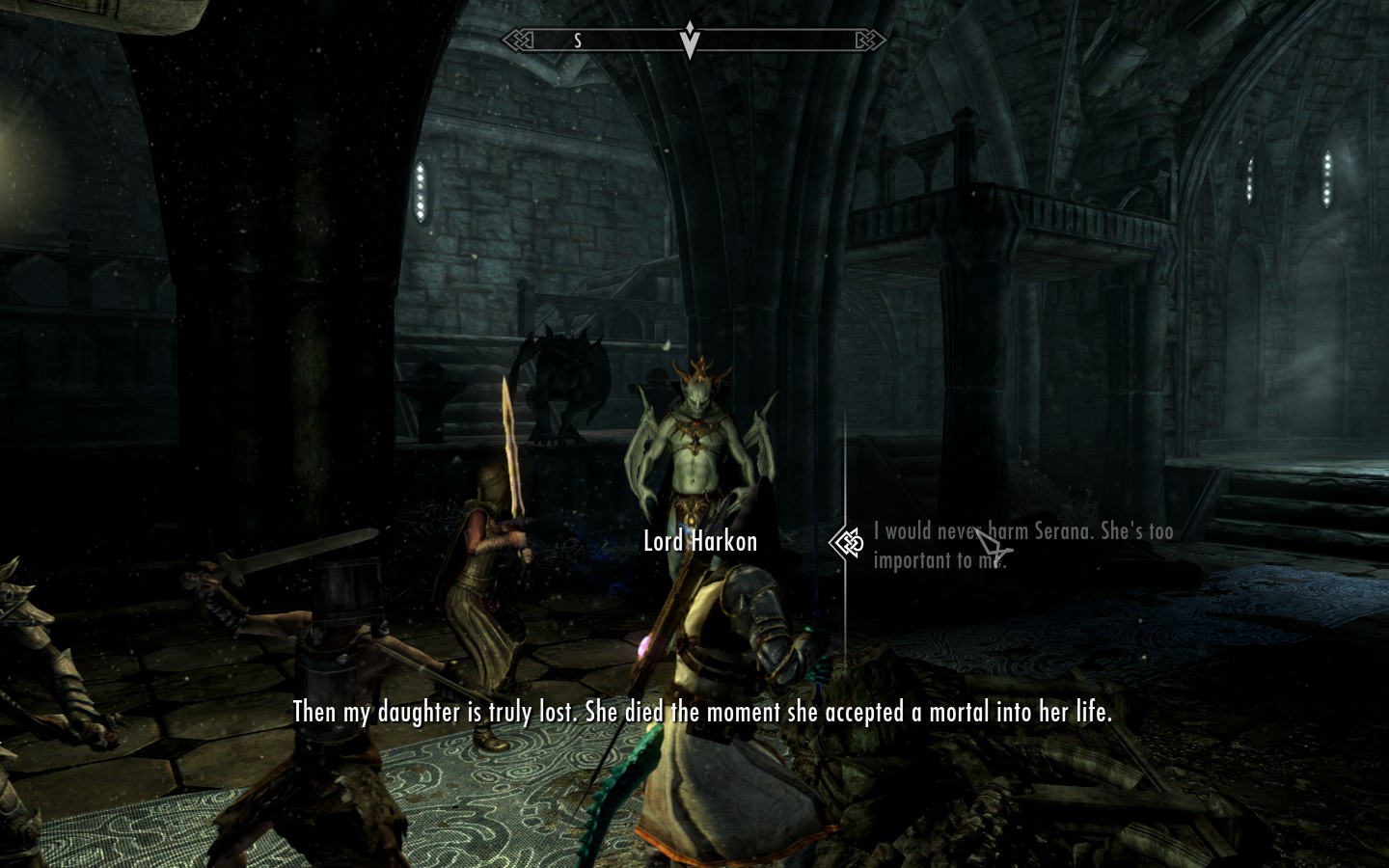Click the Lord Harkon nameplate

click(x=700, y=541)
